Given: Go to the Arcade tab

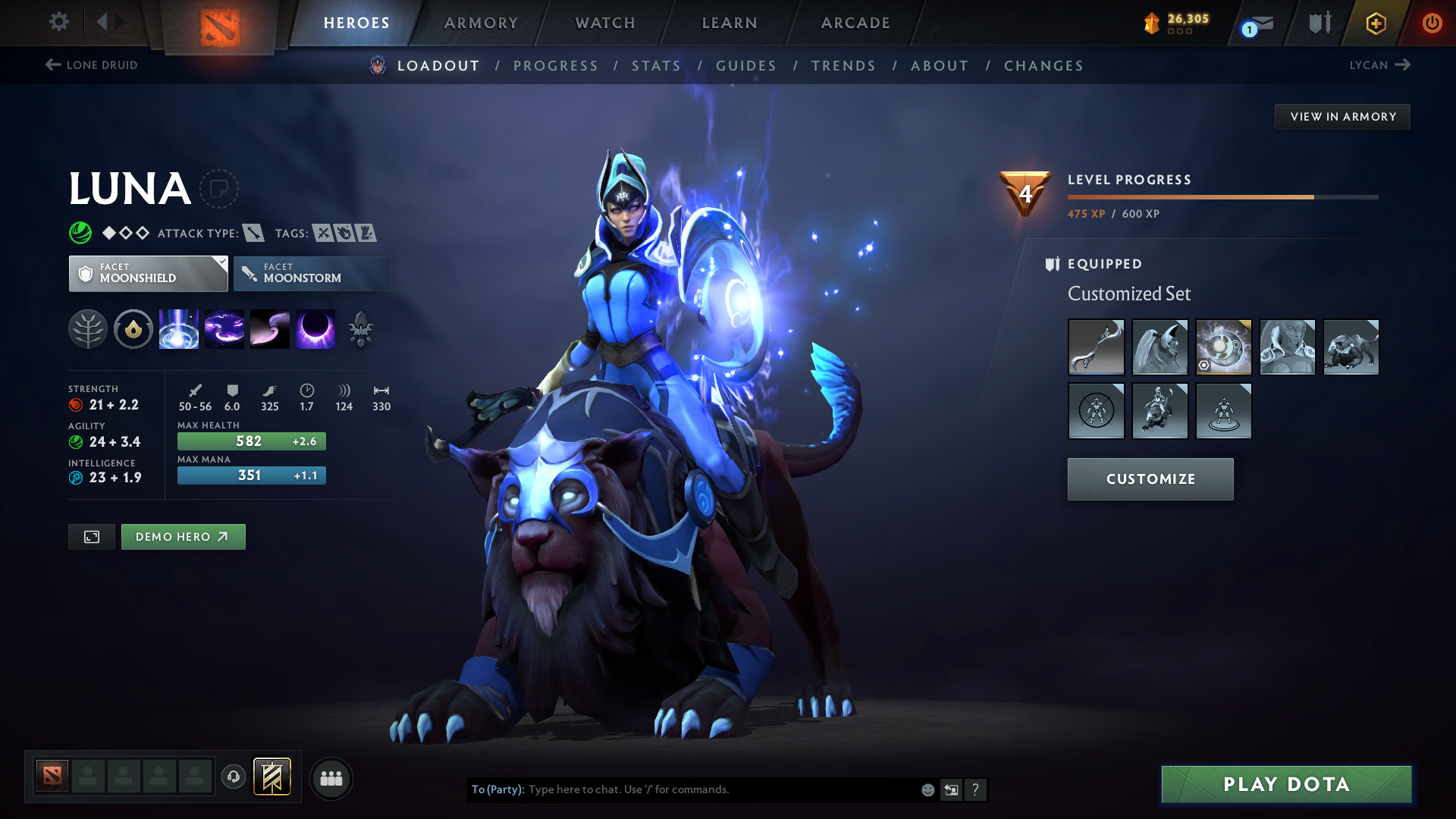Looking at the screenshot, I should pos(855,23).
